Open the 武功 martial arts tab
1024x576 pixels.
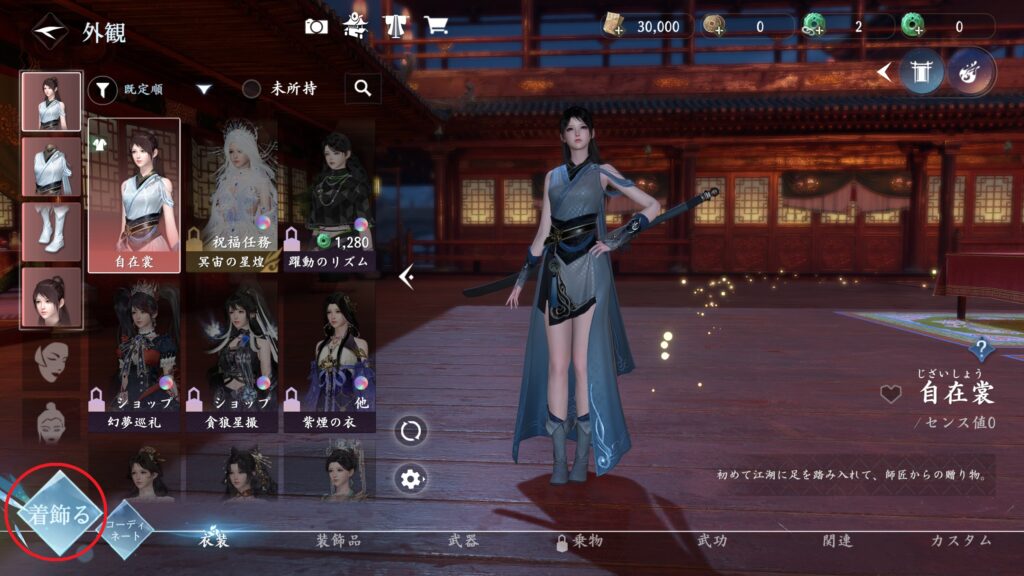(712, 541)
